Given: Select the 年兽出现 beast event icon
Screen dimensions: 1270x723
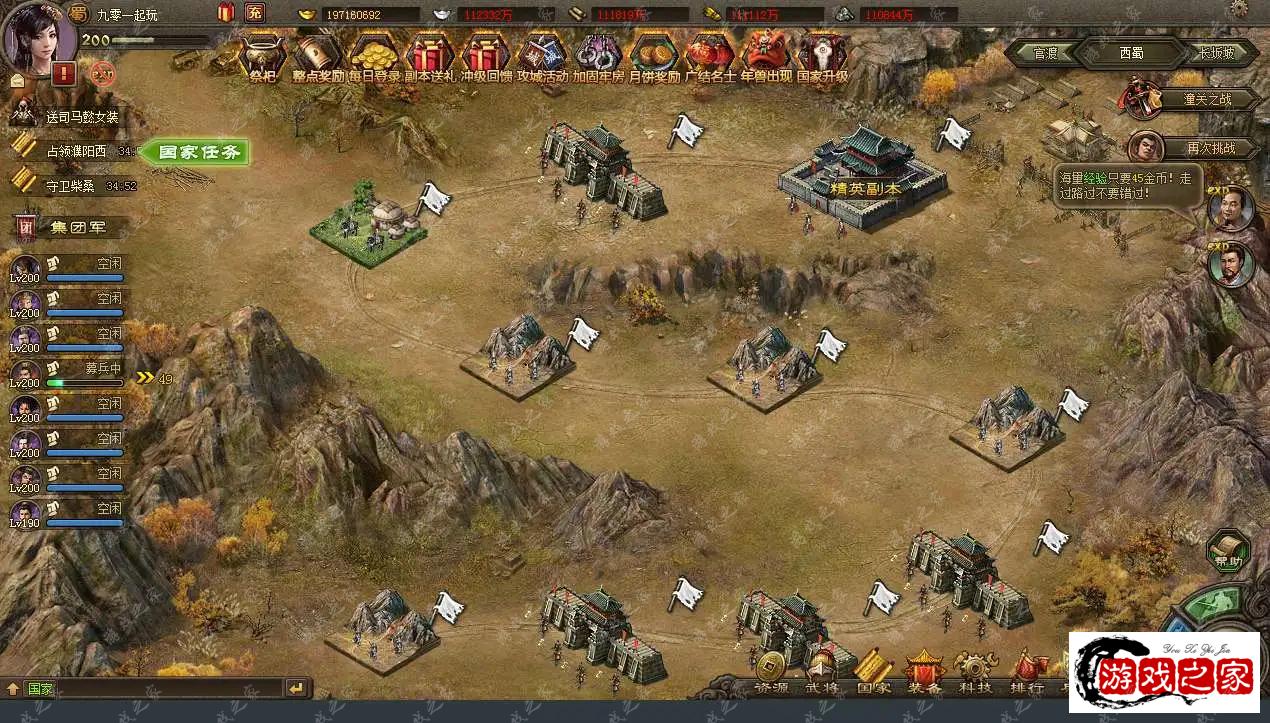Looking at the screenshot, I should (x=766, y=55).
